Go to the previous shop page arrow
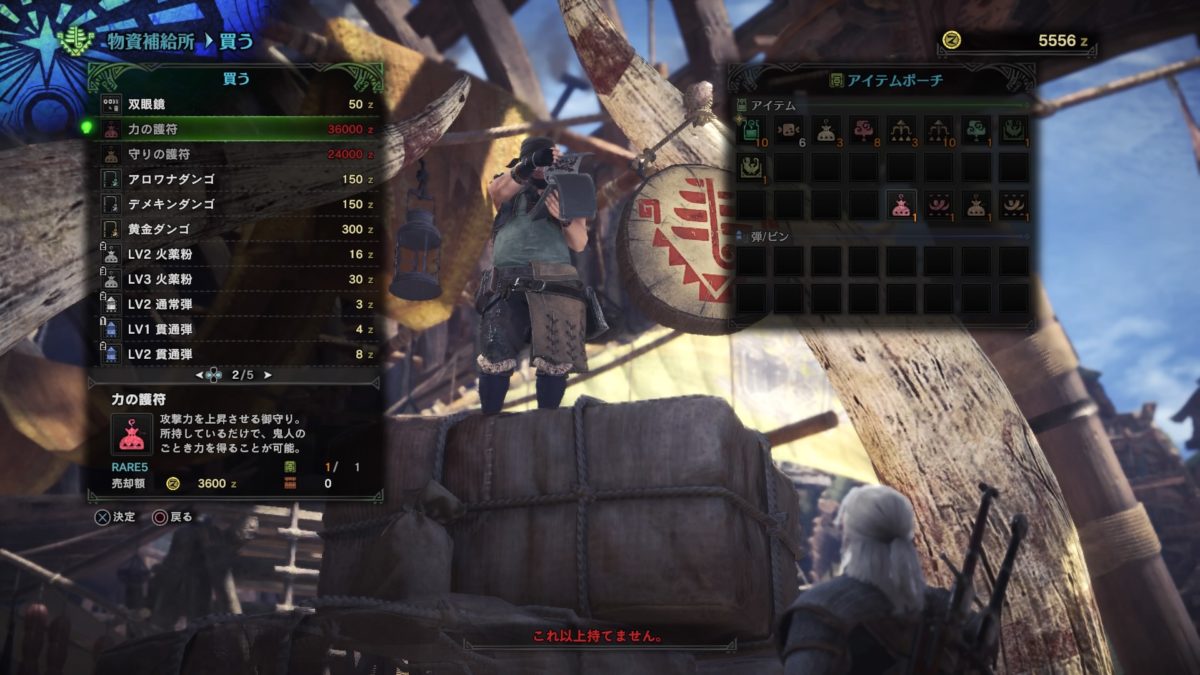The width and height of the screenshot is (1200, 675). pos(200,376)
